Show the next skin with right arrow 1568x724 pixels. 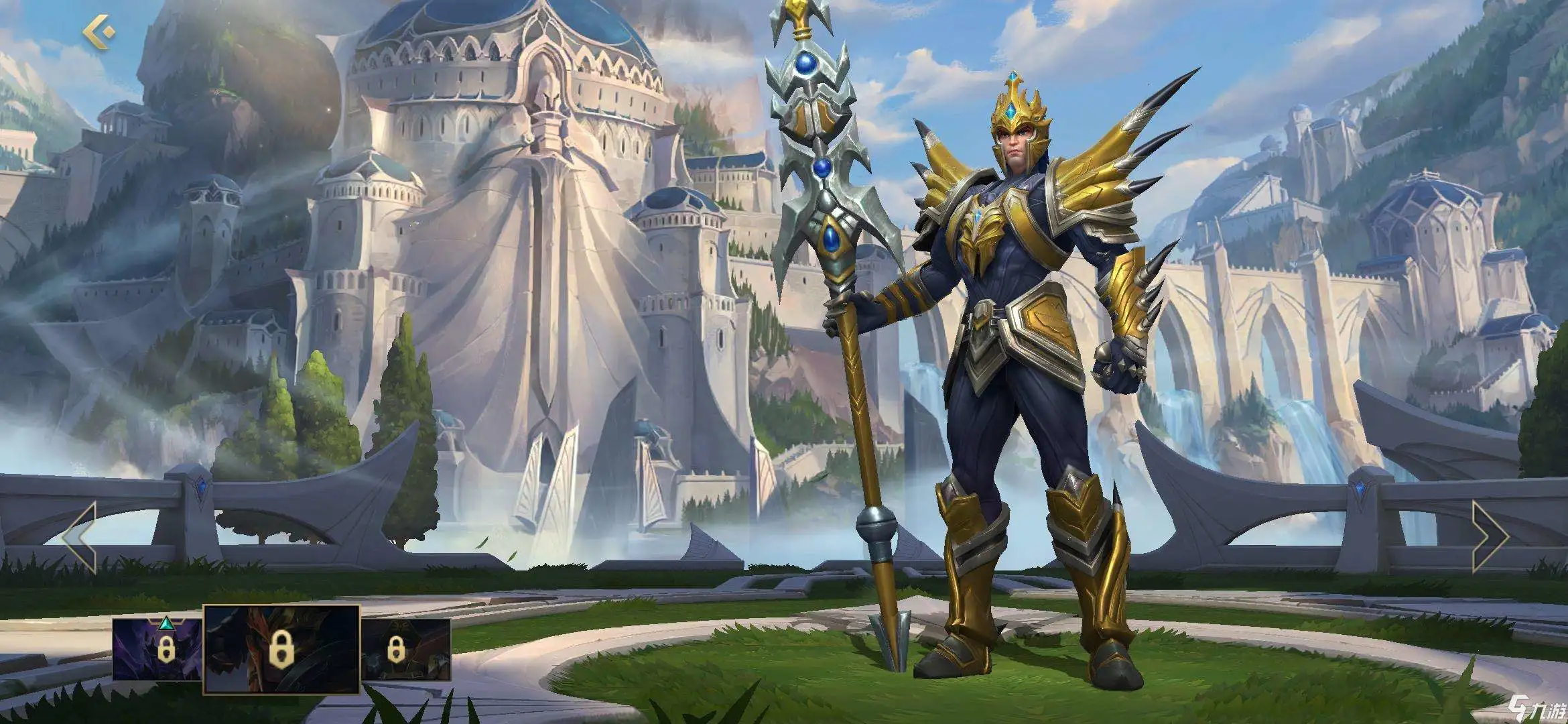tap(1489, 536)
